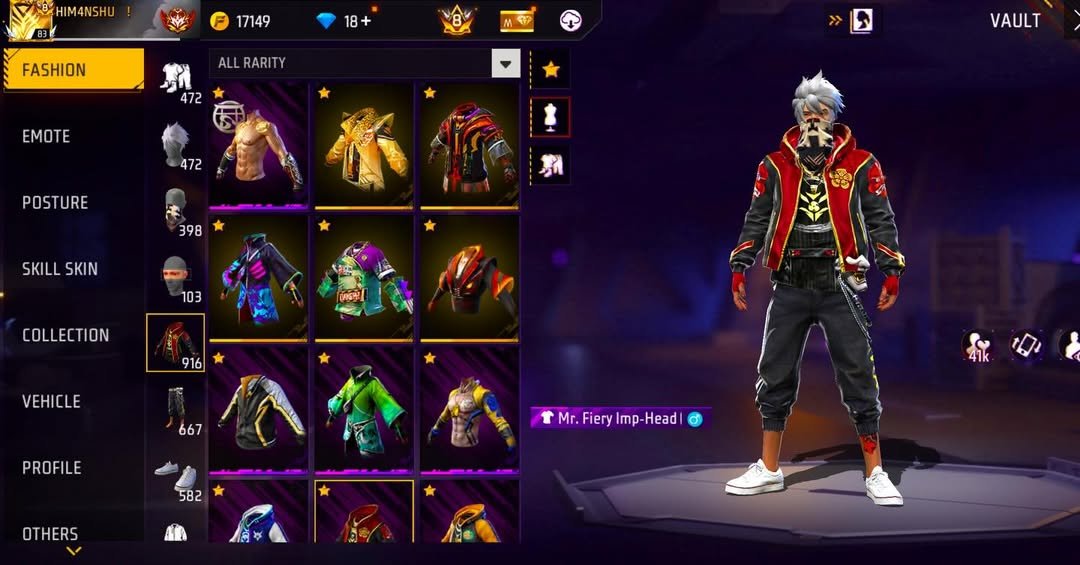Open the Vault

1015,21
